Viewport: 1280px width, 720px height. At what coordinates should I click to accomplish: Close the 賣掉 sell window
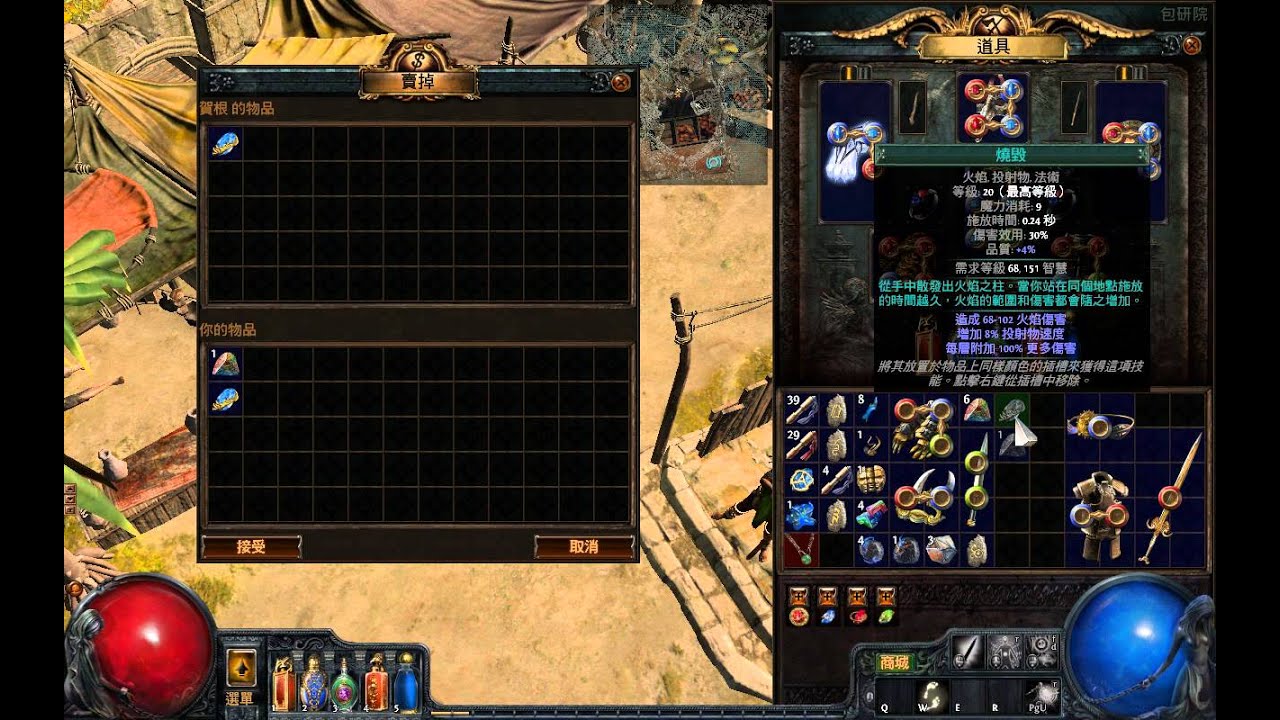(621, 82)
